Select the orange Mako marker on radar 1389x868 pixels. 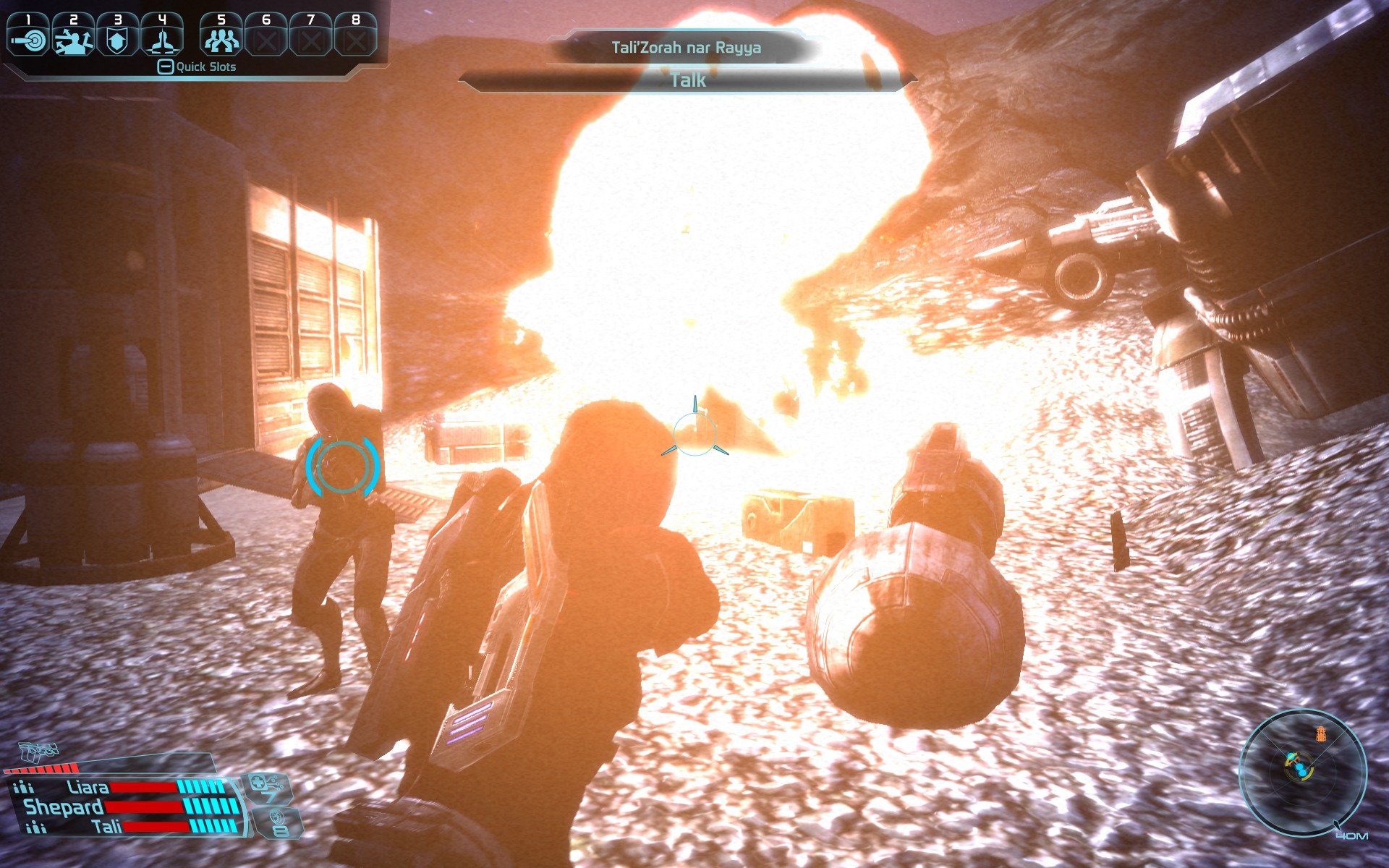[x=1322, y=734]
